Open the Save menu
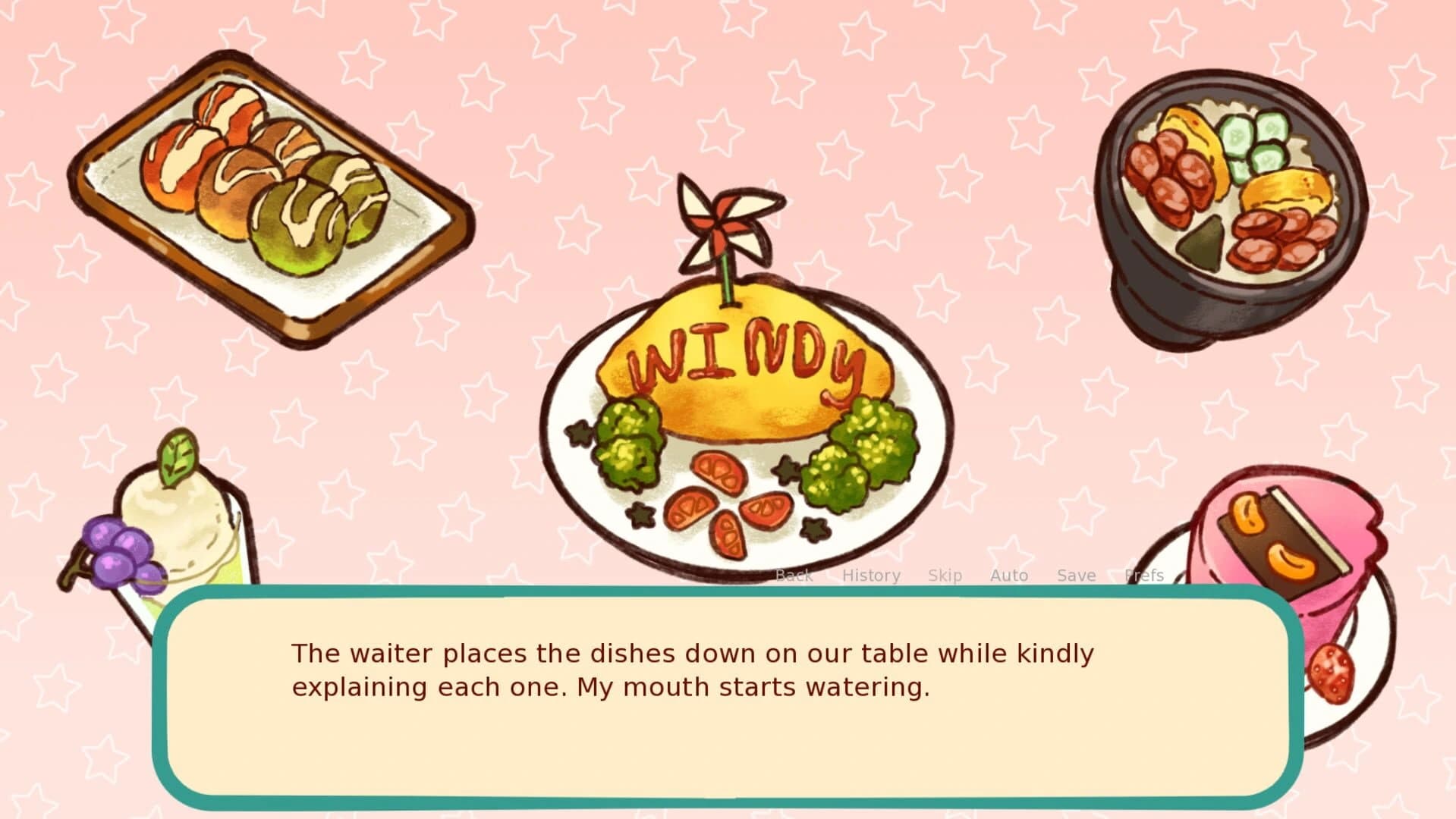This screenshot has width=1456, height=819. coord(1075,575)
